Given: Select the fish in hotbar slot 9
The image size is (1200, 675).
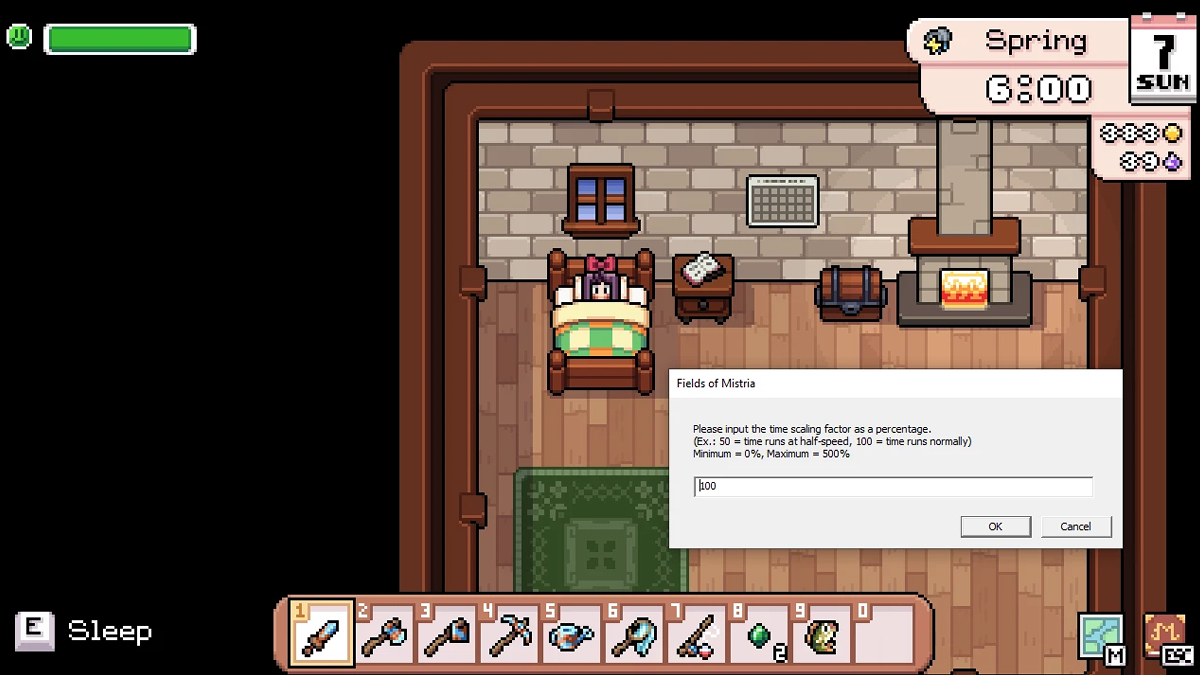Looking at the screenshot, I should 820,634.
